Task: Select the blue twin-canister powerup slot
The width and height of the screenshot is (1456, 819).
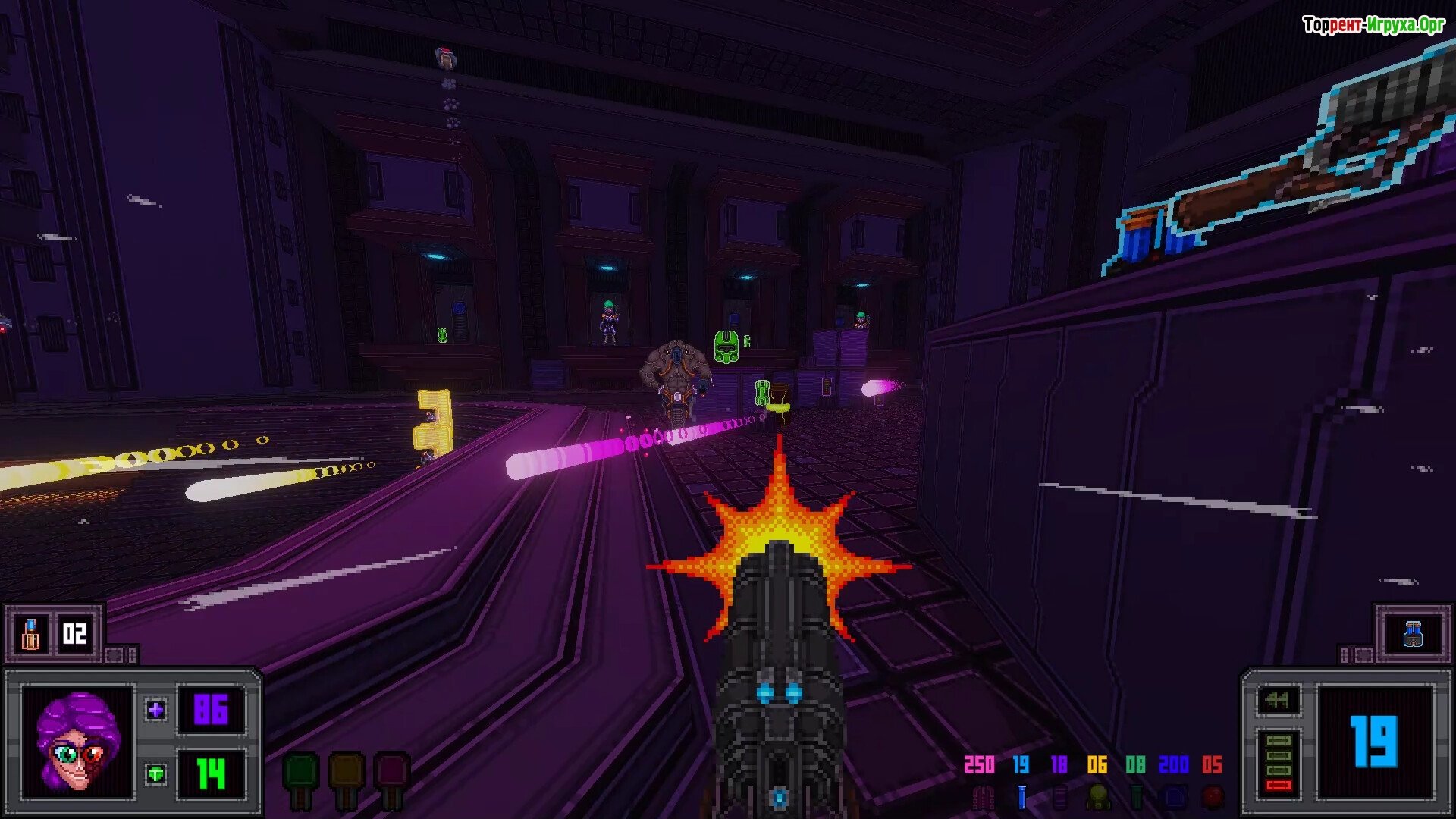Action: tap(1413, 634)
